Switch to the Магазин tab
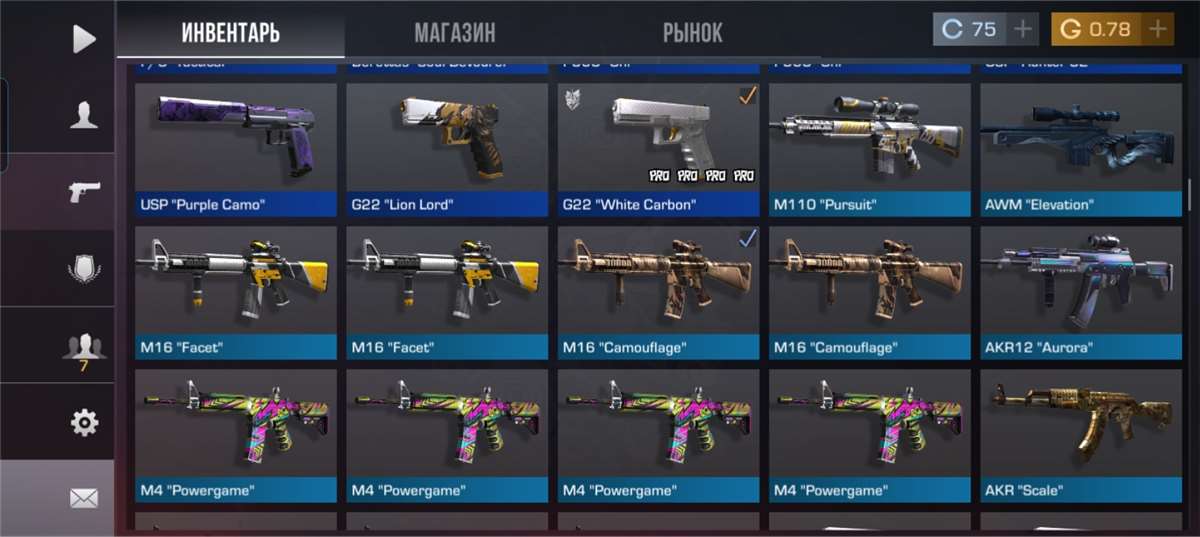The width and height of the screenshot is (1200, 537). pos(454,32)
